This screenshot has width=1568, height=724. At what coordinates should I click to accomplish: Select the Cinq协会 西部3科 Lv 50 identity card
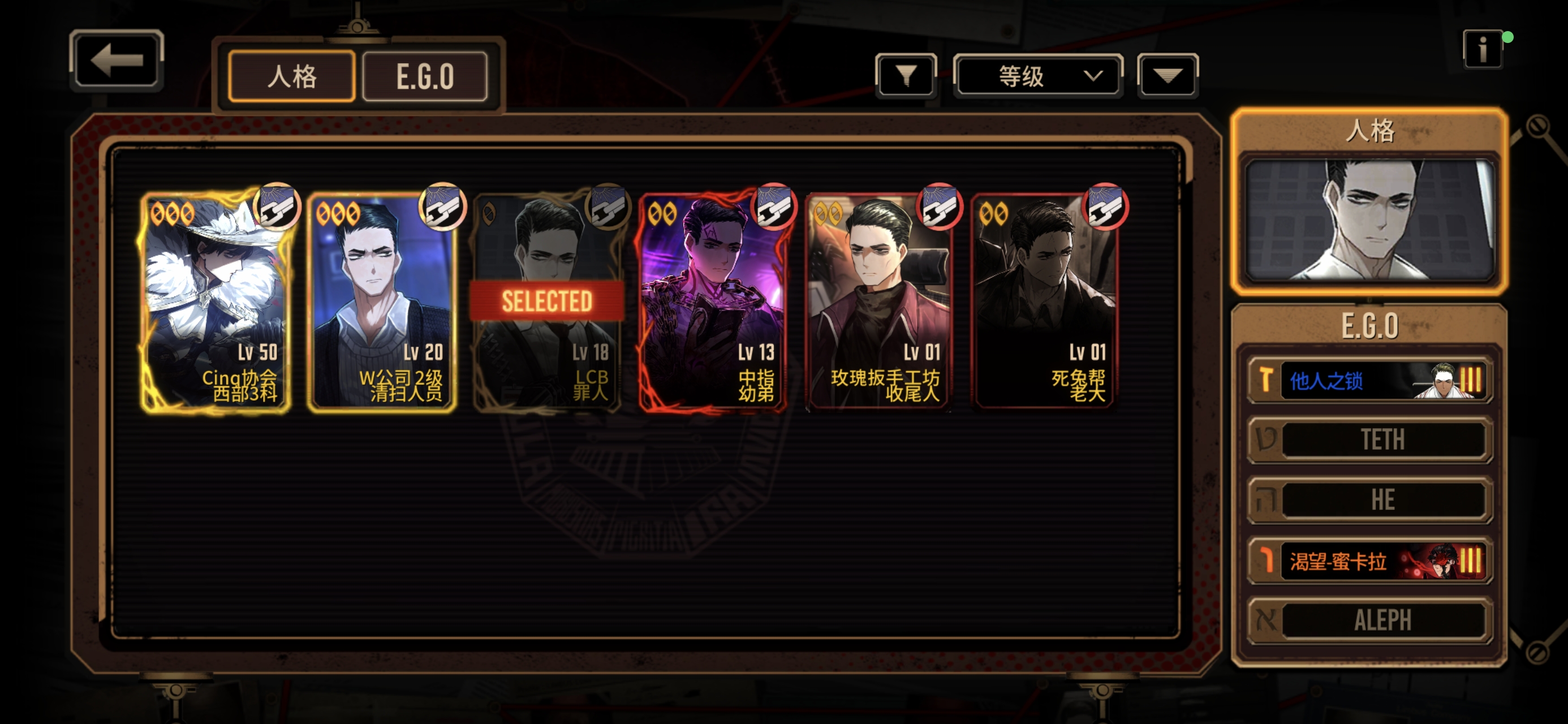pos(216,302)
